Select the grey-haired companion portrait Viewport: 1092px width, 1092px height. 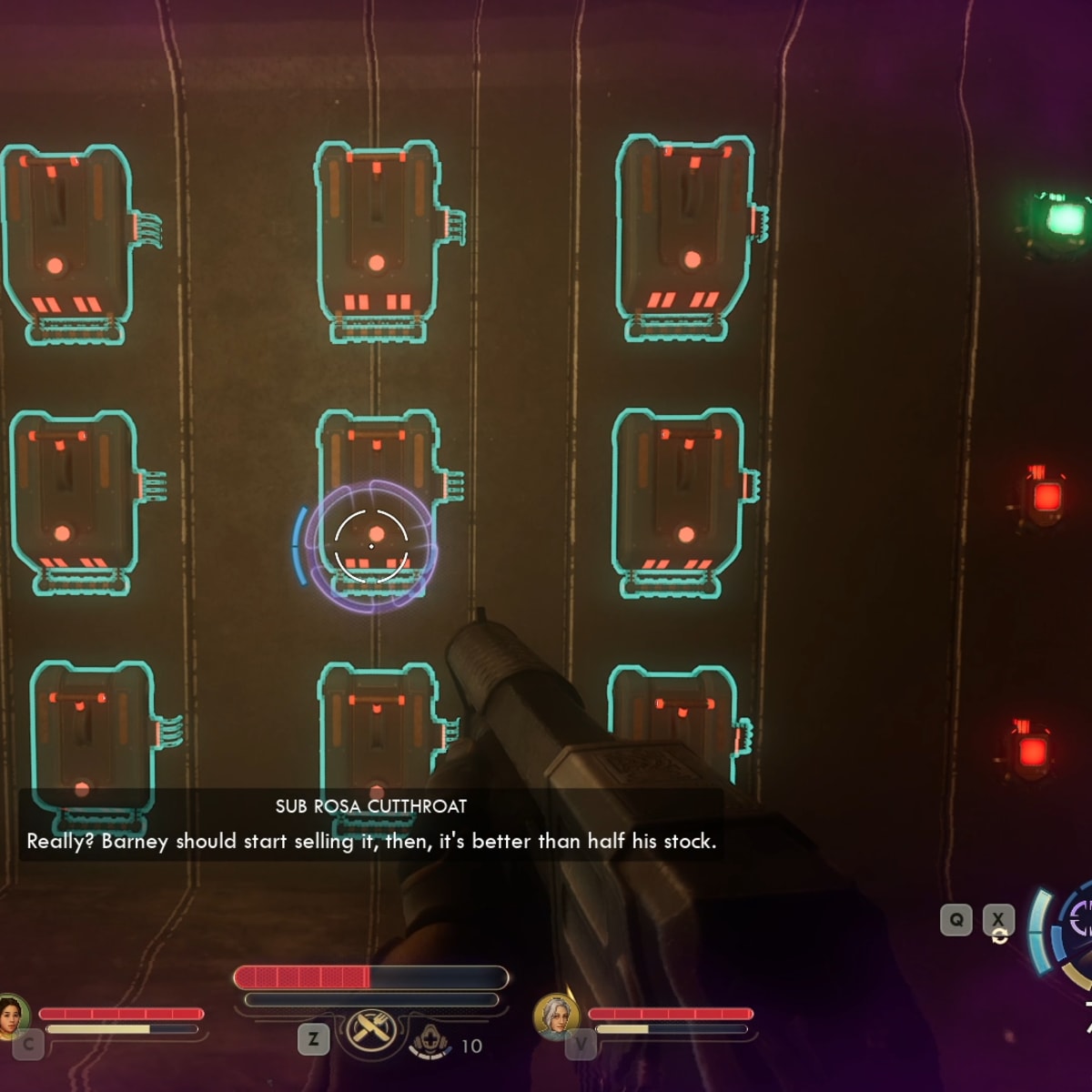point(555,1015)
